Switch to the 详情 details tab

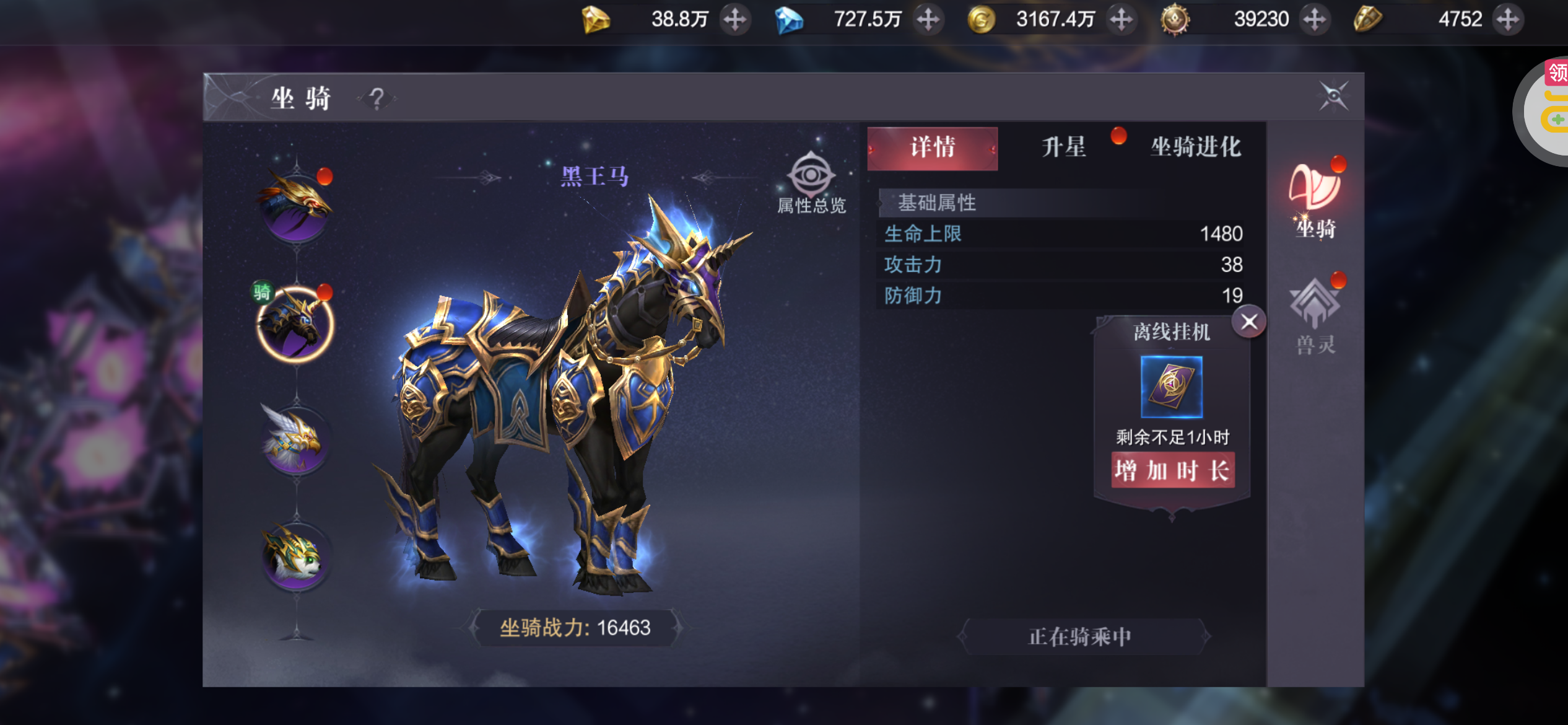(932, 148)
